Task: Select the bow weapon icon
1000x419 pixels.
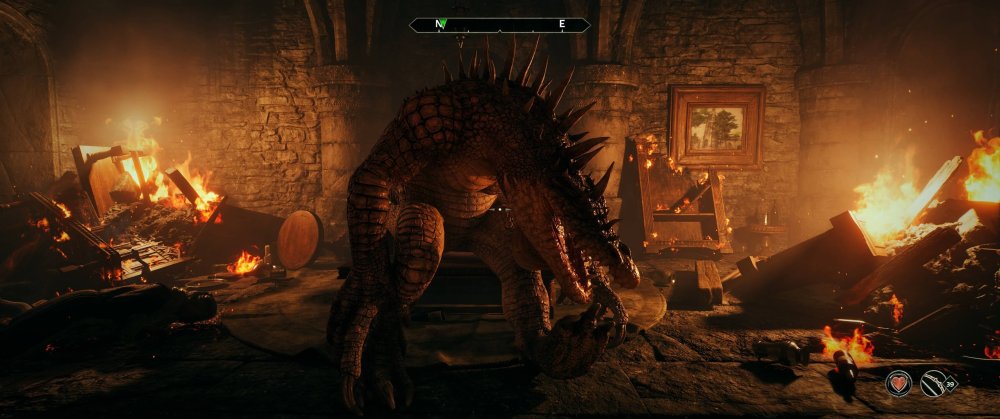Action: [x=934, y=382]
